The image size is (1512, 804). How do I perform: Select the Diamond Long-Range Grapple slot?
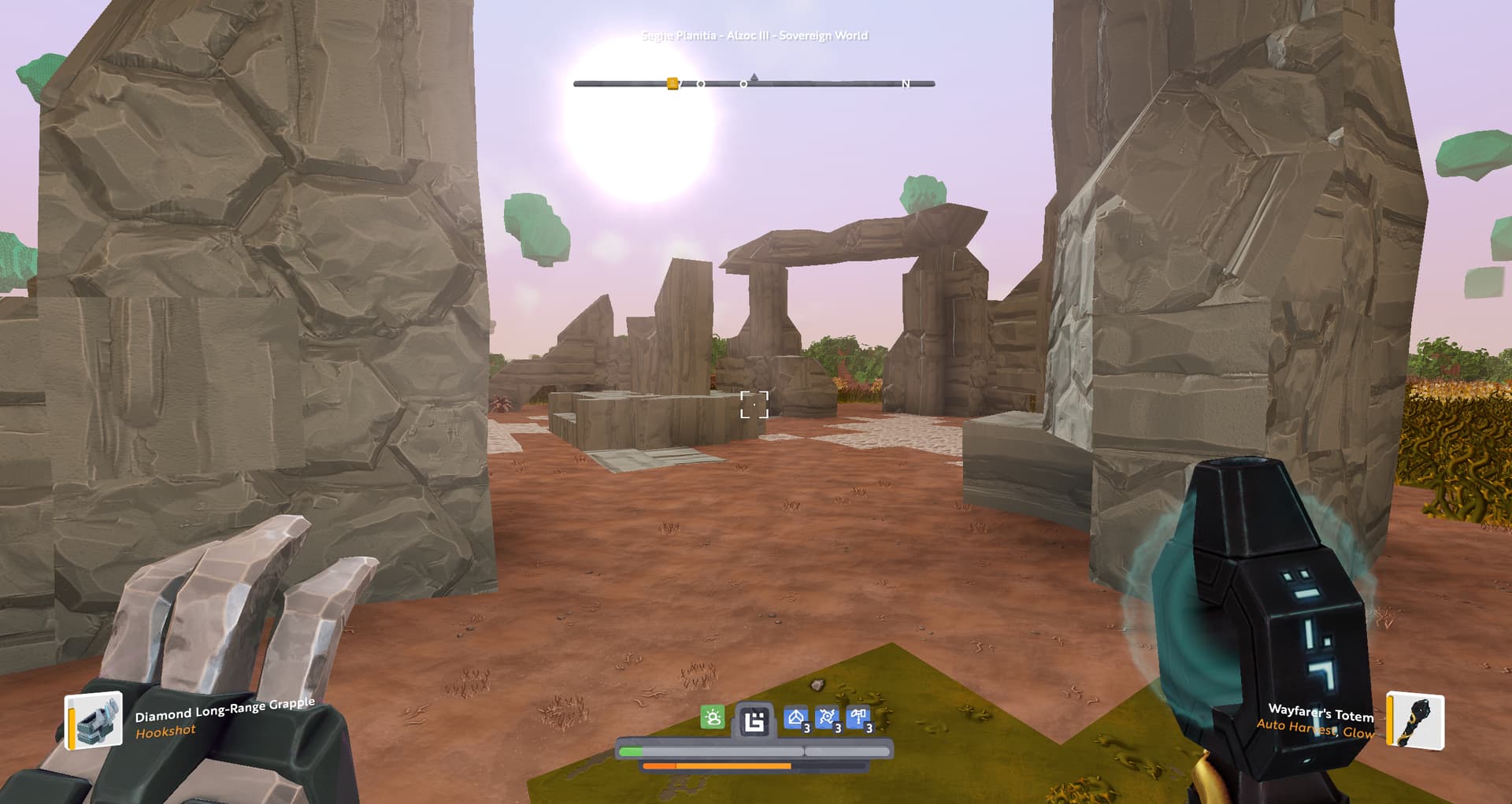[x=94, y=721]
